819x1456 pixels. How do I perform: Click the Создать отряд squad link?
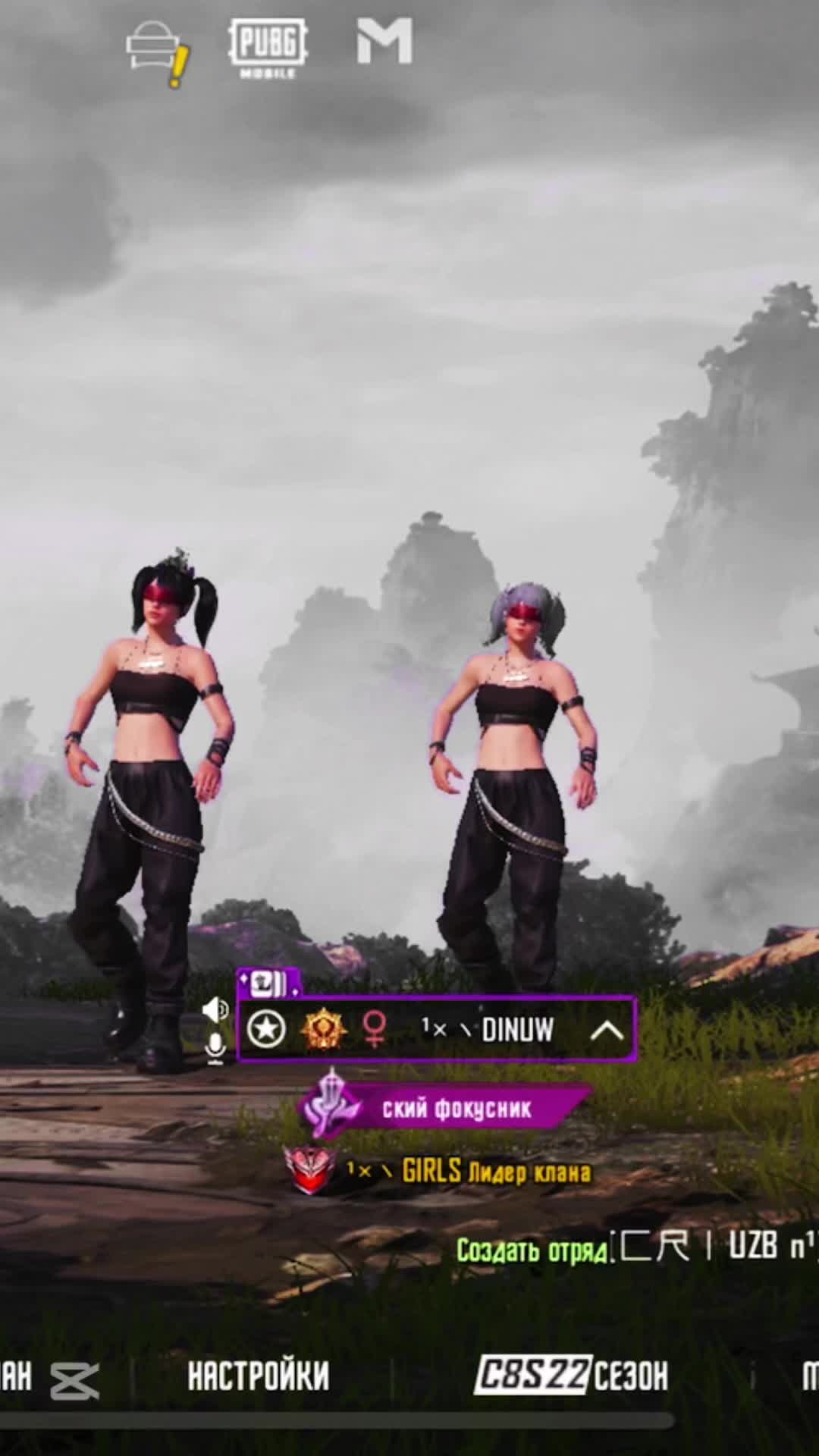[x=532, y=1250]
